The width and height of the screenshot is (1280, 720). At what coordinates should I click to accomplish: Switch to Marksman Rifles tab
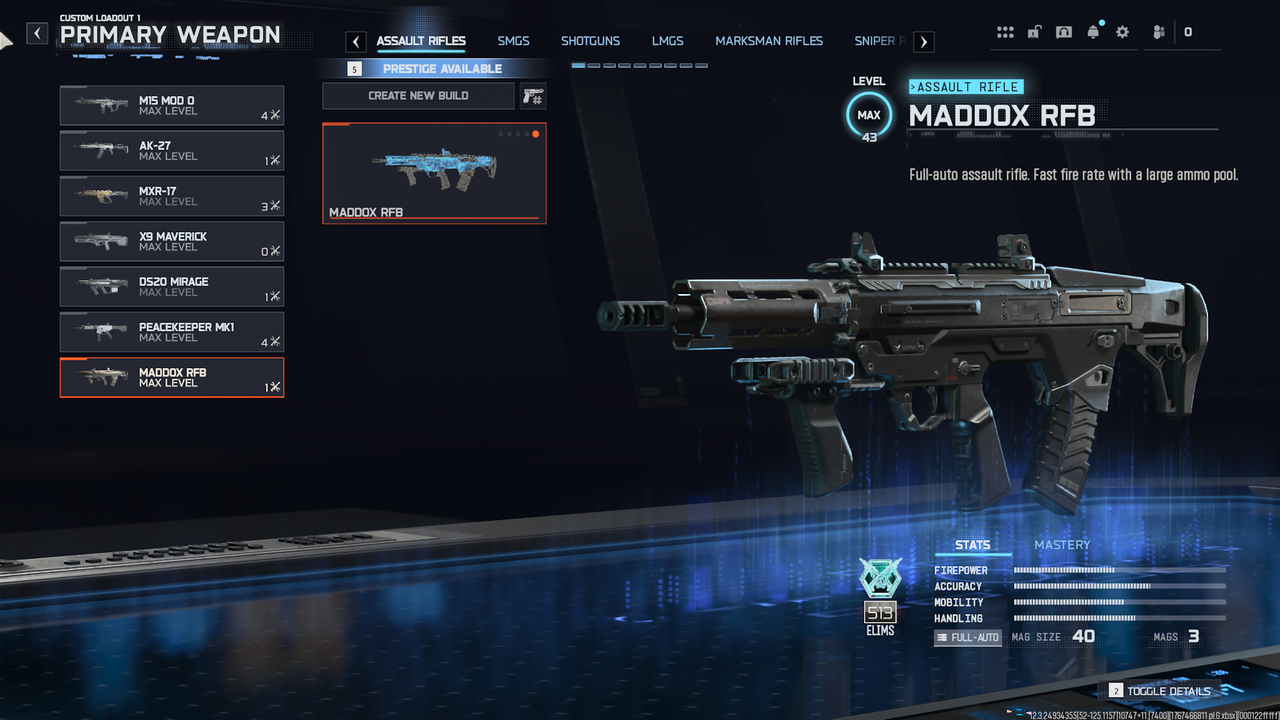[769, 41]
